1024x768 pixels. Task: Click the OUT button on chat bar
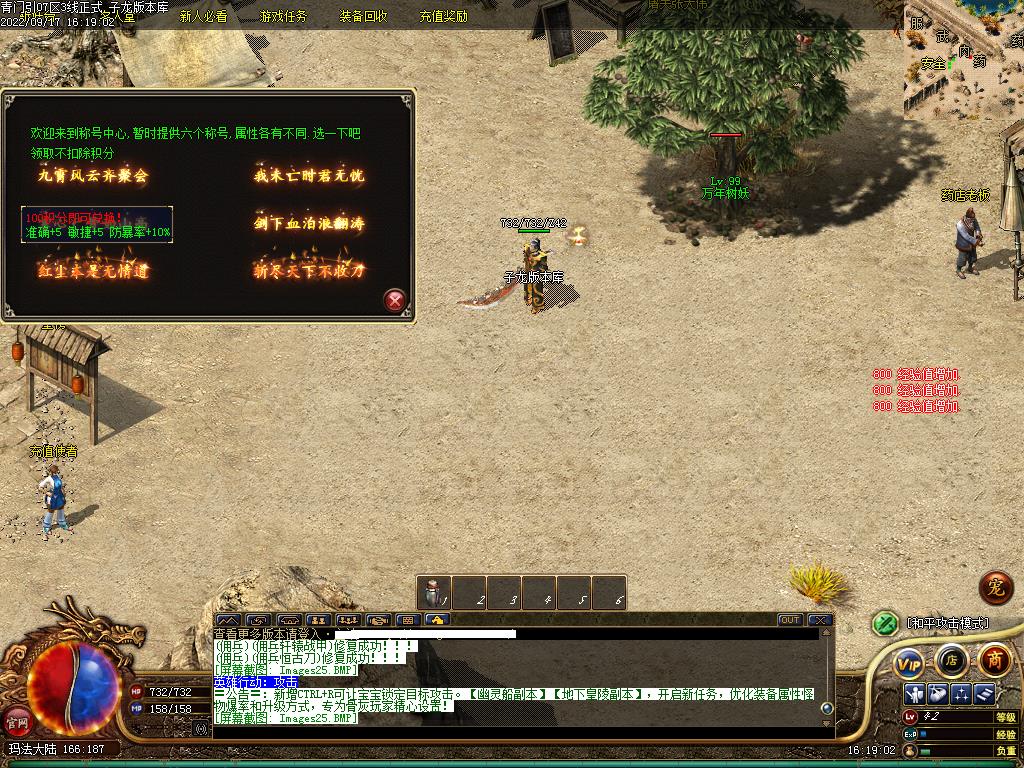coord(790,620)
